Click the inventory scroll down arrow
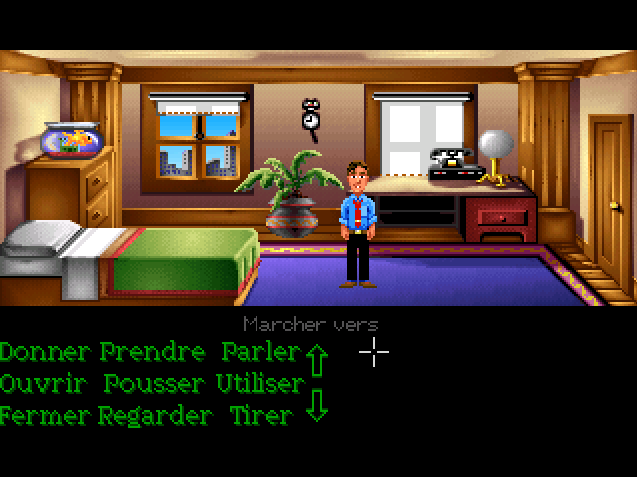Screen dimensions: 637x477 click(x=317, y=406)
